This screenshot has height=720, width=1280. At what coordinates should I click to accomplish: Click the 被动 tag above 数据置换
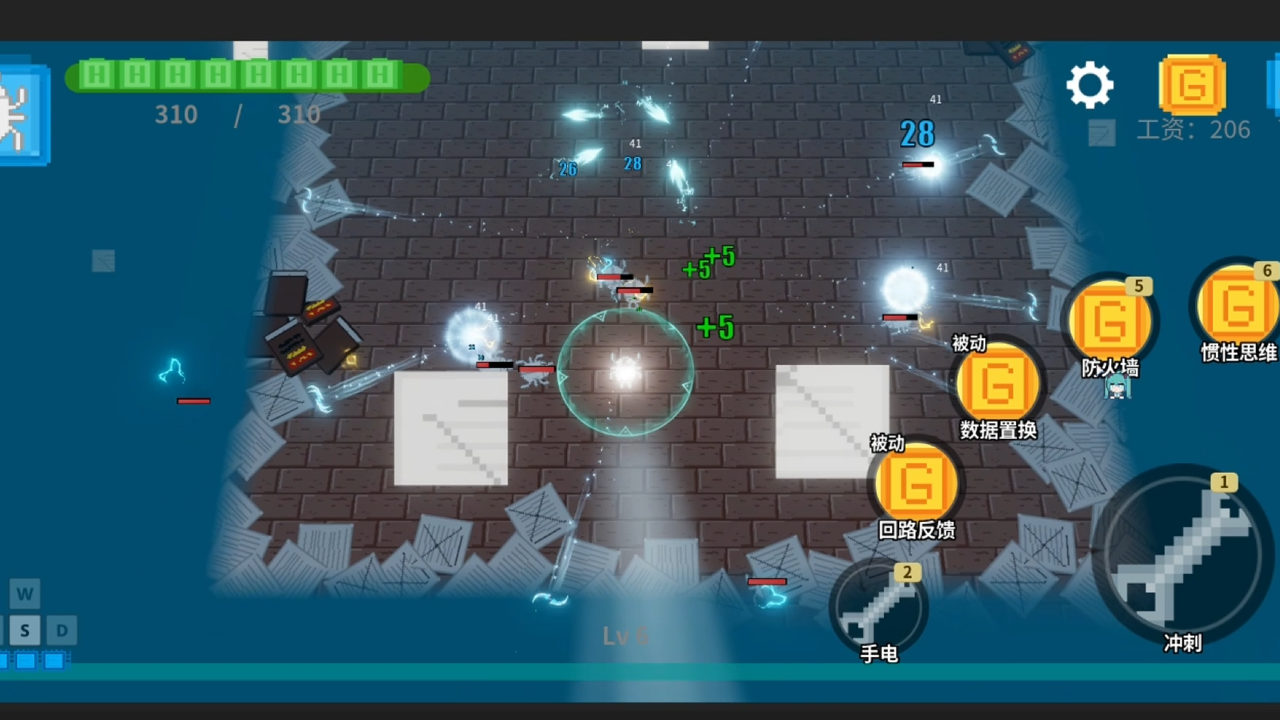(x=967, y=344)
